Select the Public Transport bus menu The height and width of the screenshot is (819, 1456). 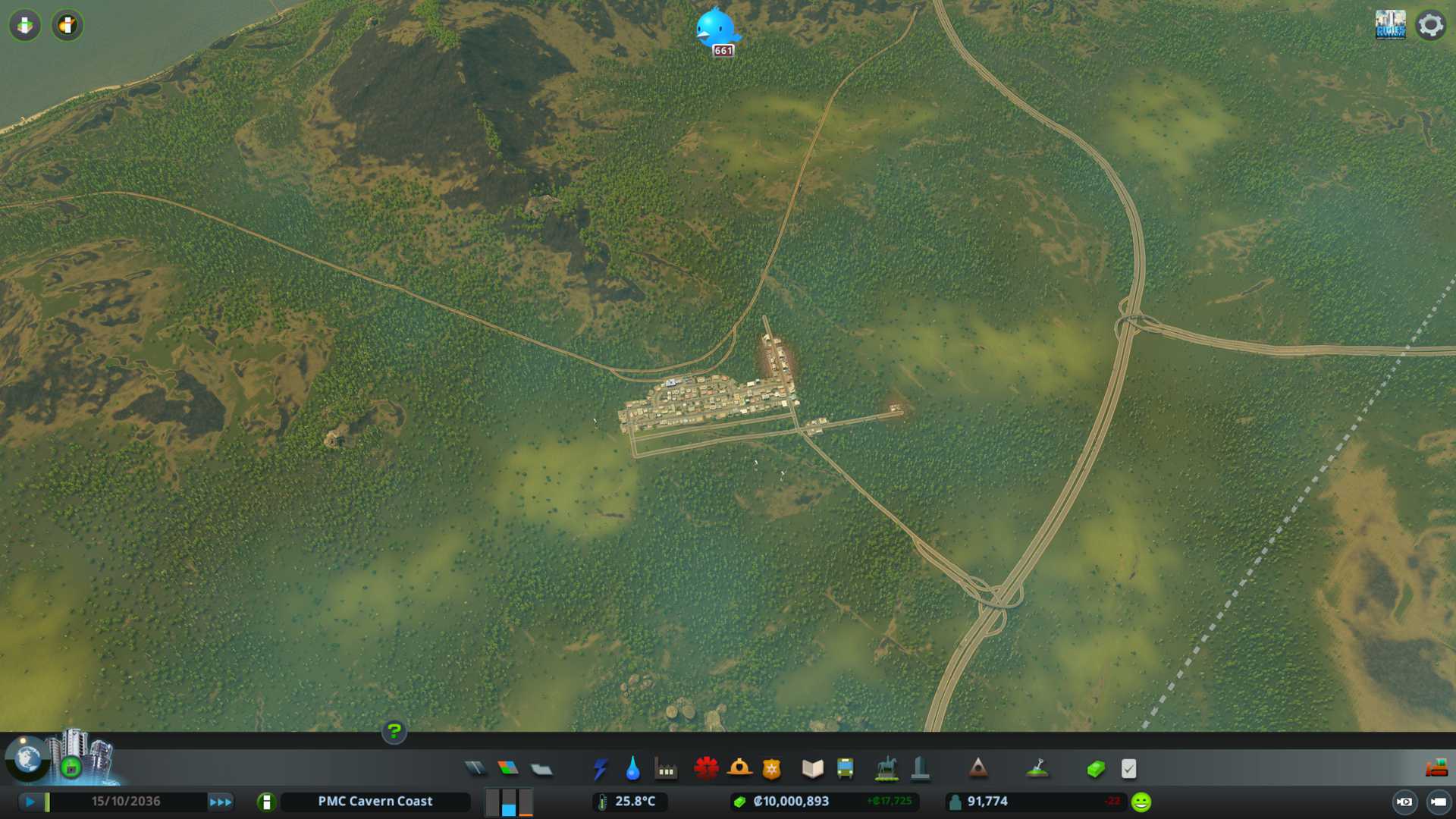point(845,769)
